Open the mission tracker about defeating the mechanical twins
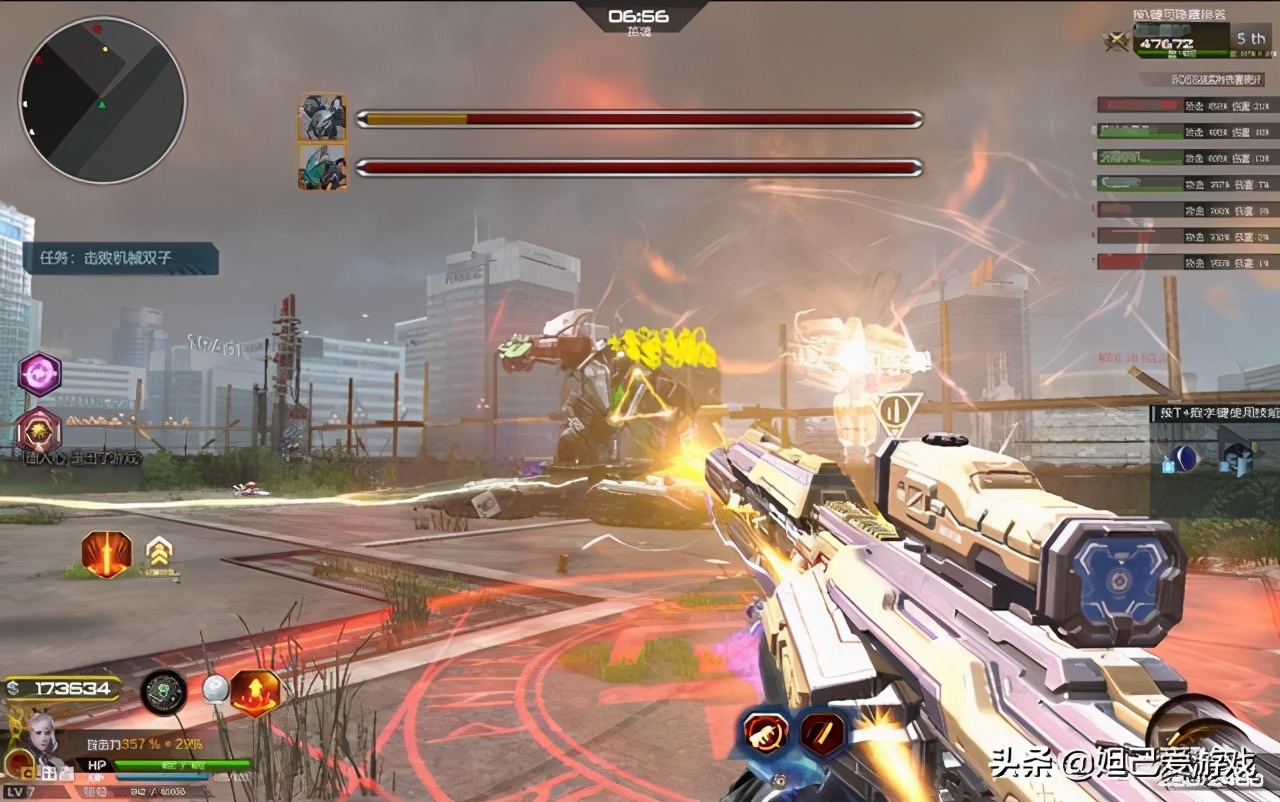This screenshot has height=802, width=1280. pos(120,258)
